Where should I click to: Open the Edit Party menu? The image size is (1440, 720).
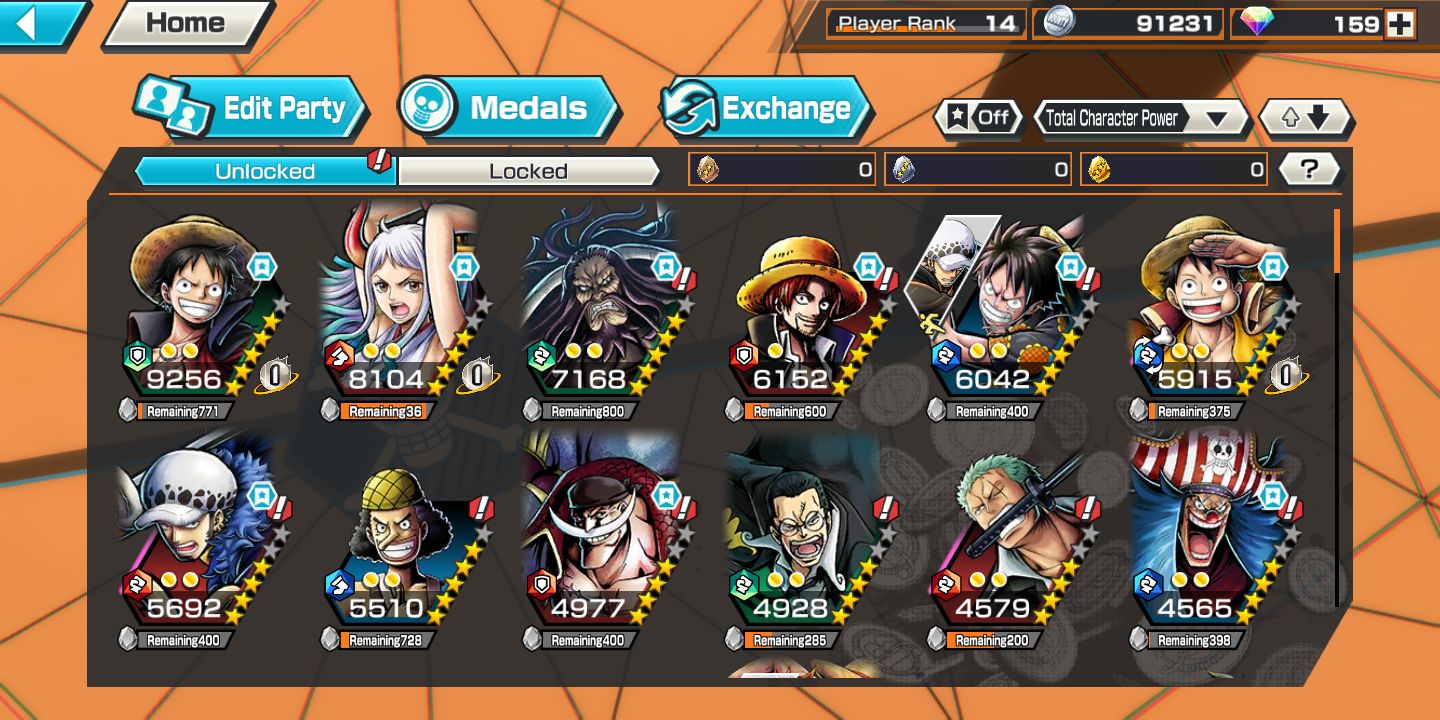[x=252, y=108]
